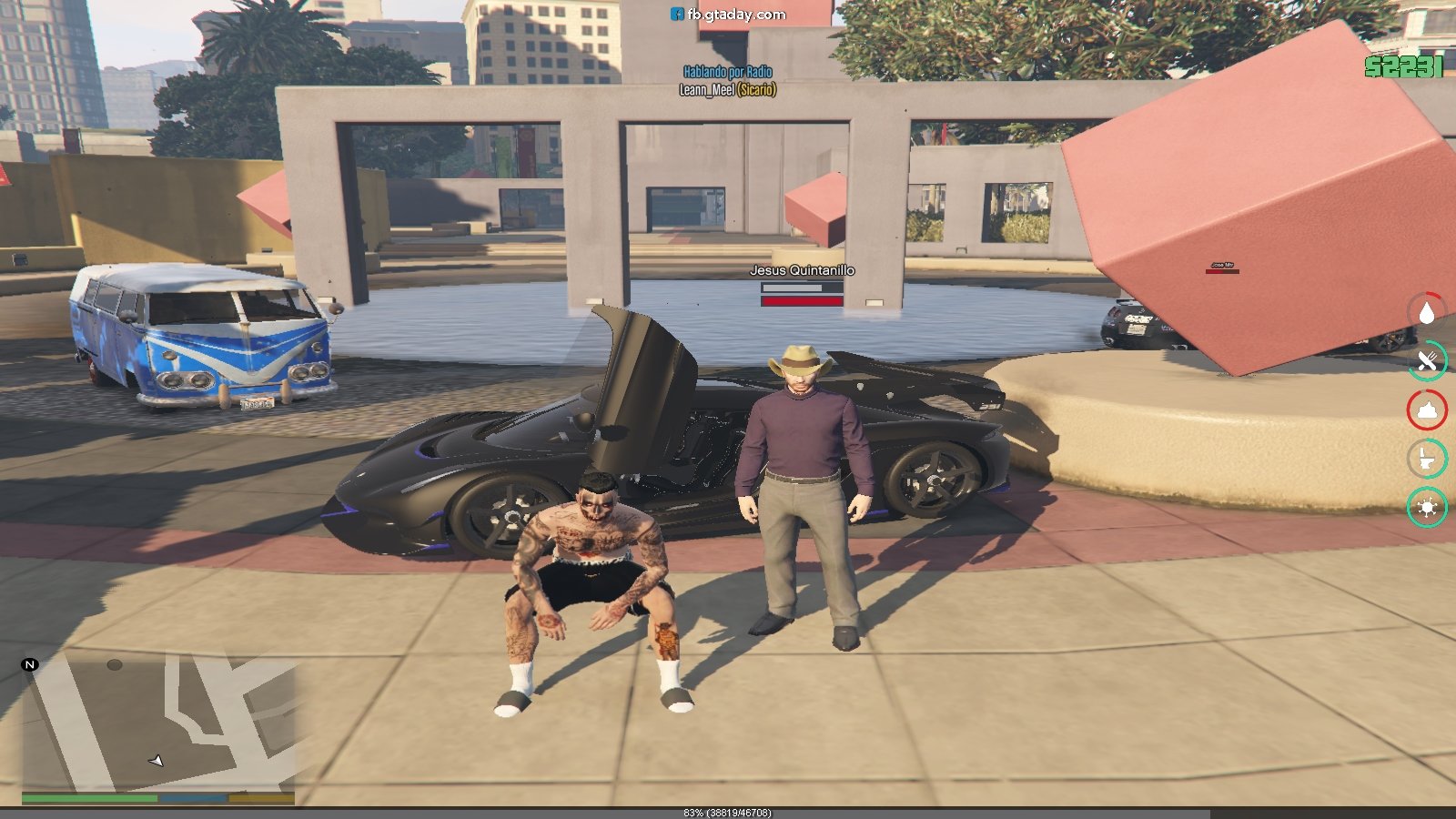Click the virus sickness status icon
The image size is (1456, 819).
tap(1426, 507)
